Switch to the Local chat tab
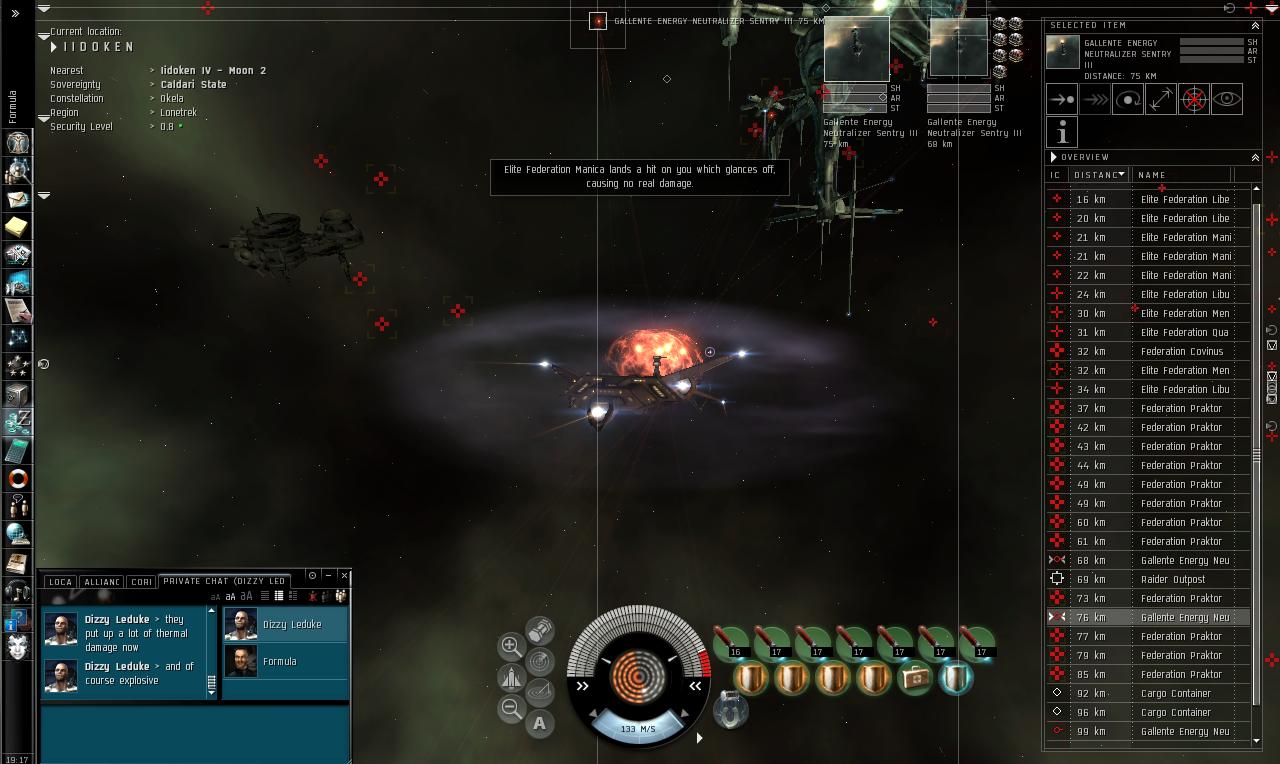Screen dimensions: 1280x764 click(x=60, y=581)
